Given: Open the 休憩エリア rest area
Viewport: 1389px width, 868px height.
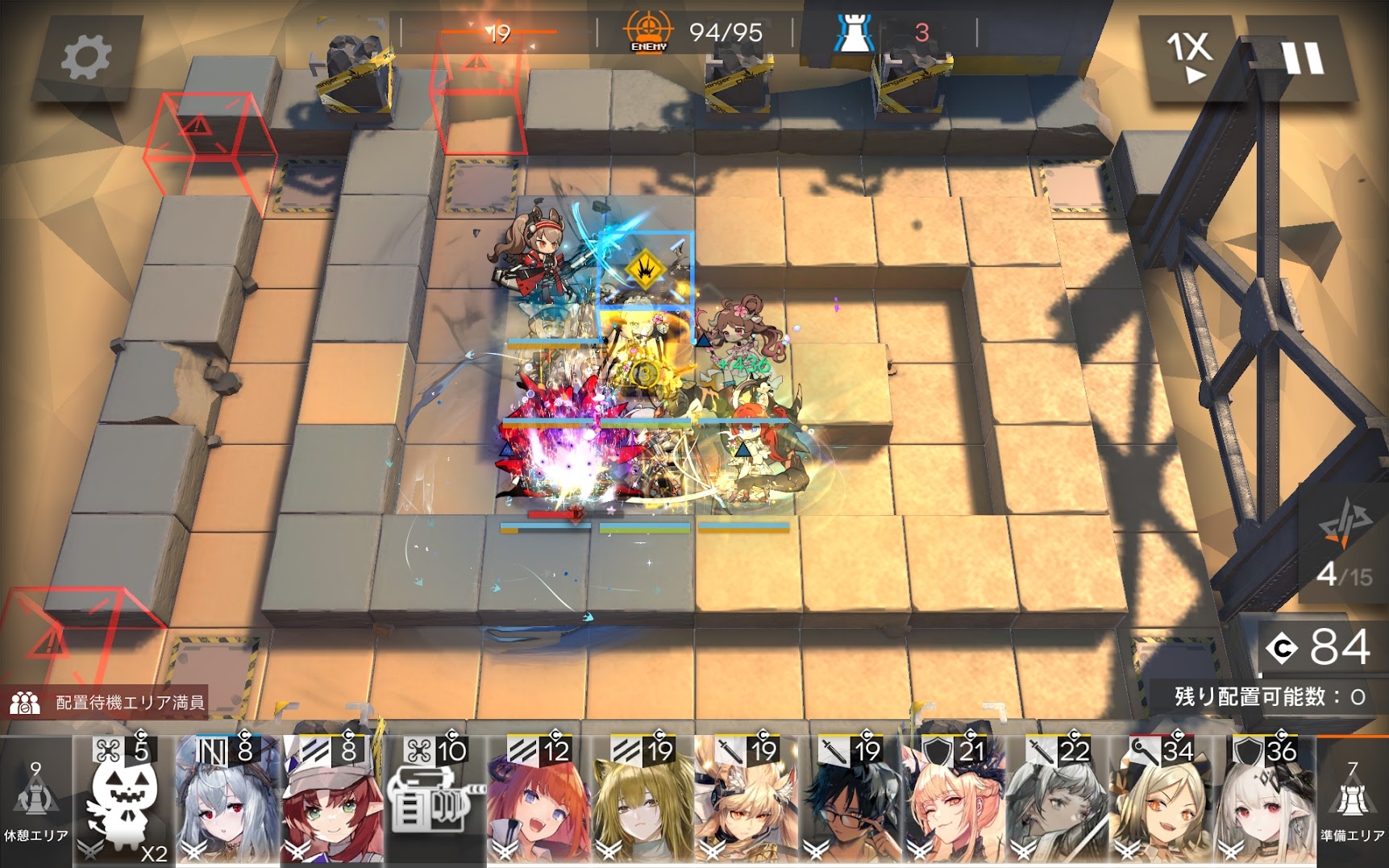Looking at the screenshot, I should coord(35,802).
